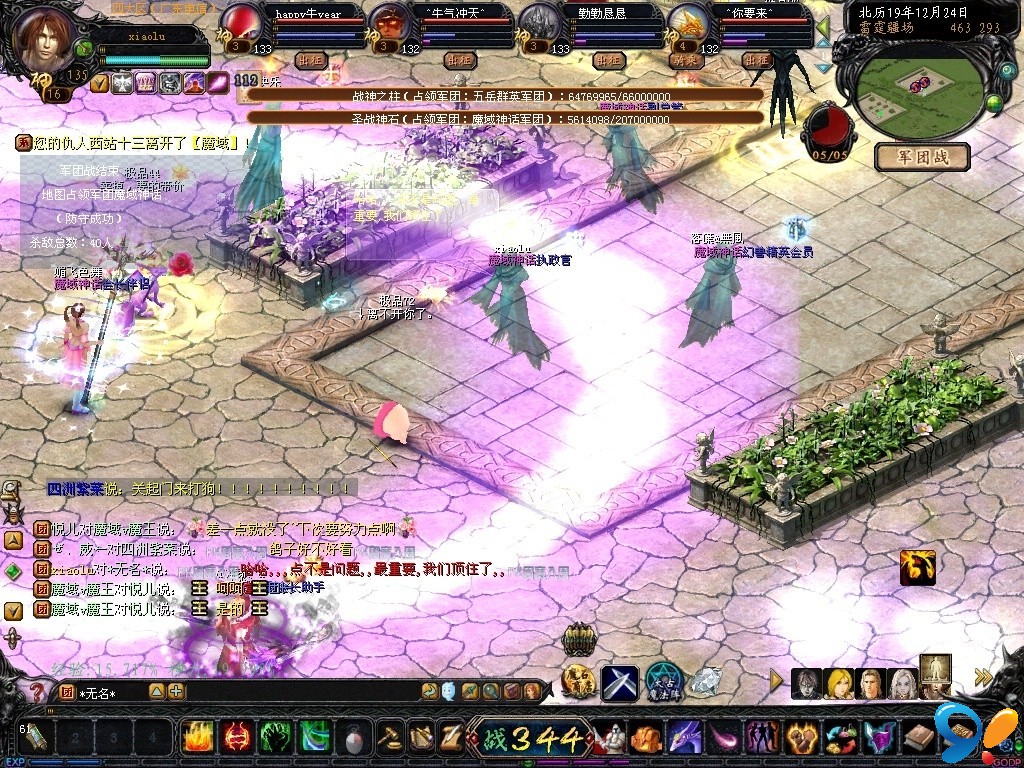Open the 魔法阵 magic circle icon
This screenshot has height=768, width=1024.
click(x=662, y=681)
